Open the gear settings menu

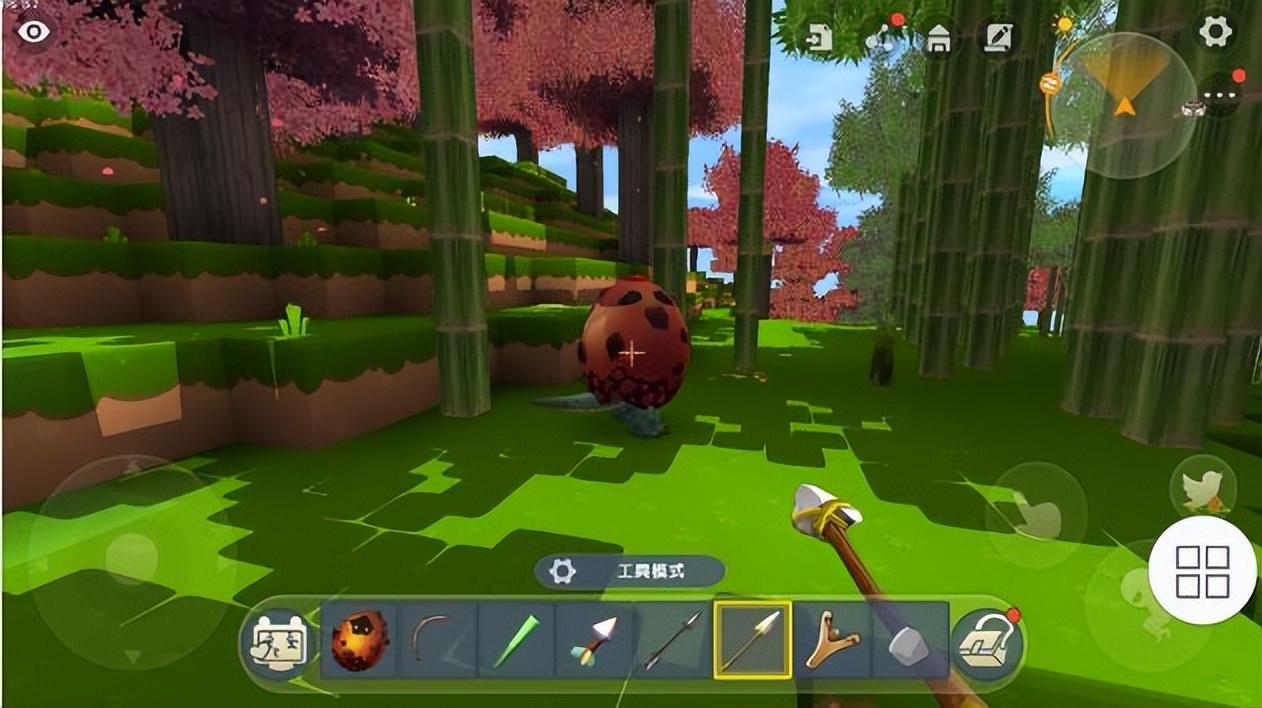pyautogui.click(x=1215, y=32)
